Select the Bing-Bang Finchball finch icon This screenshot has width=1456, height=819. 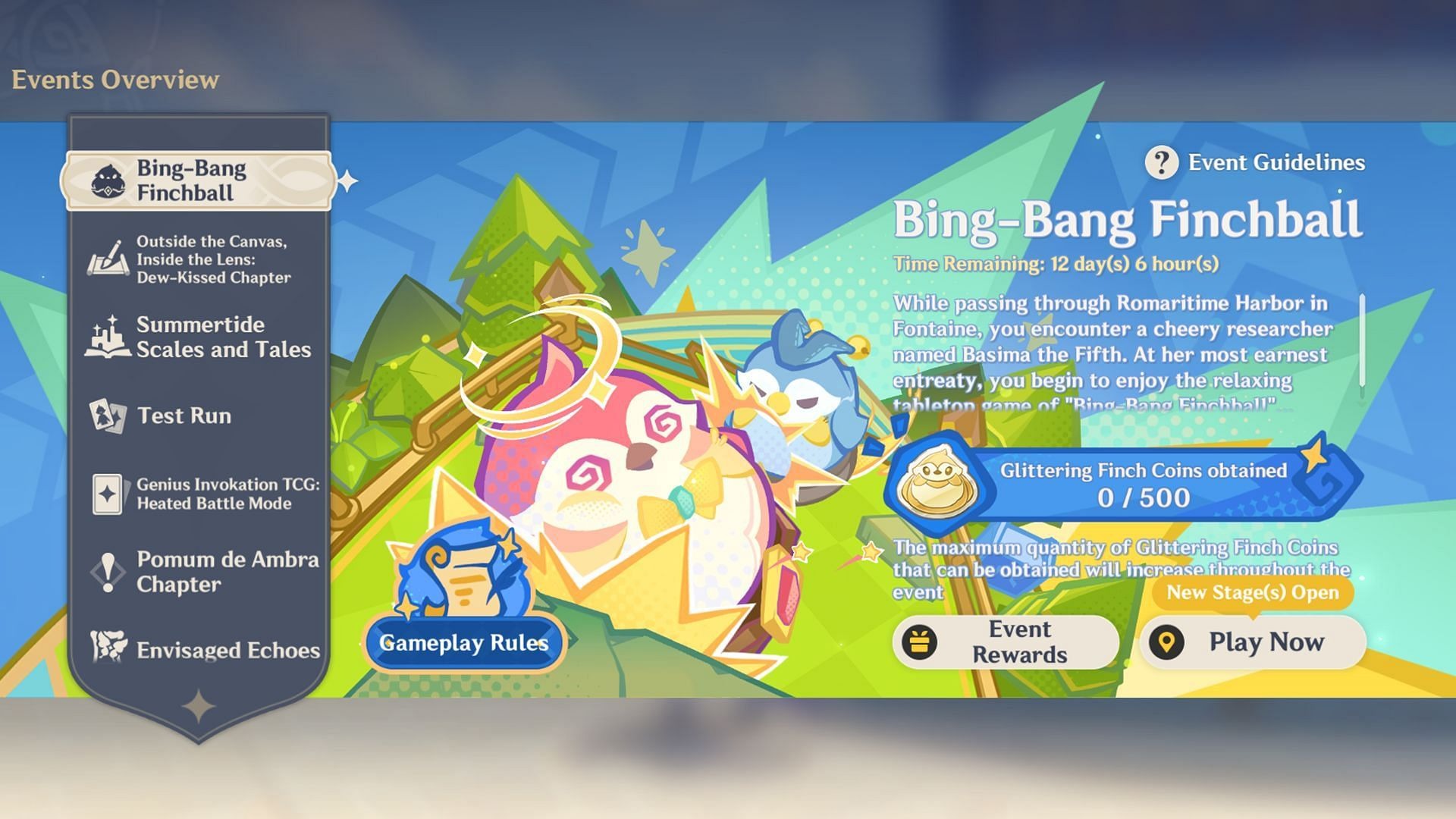point(108,180)
